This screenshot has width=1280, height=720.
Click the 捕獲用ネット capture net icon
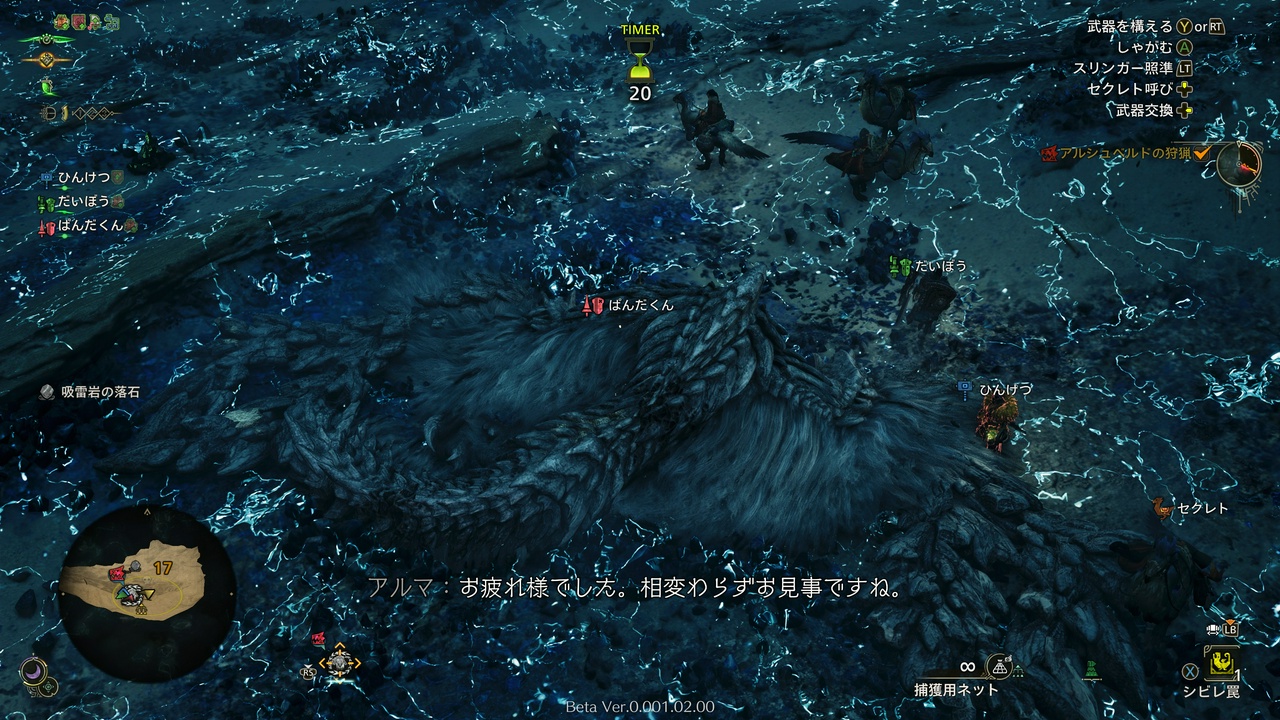point(1000,666)
